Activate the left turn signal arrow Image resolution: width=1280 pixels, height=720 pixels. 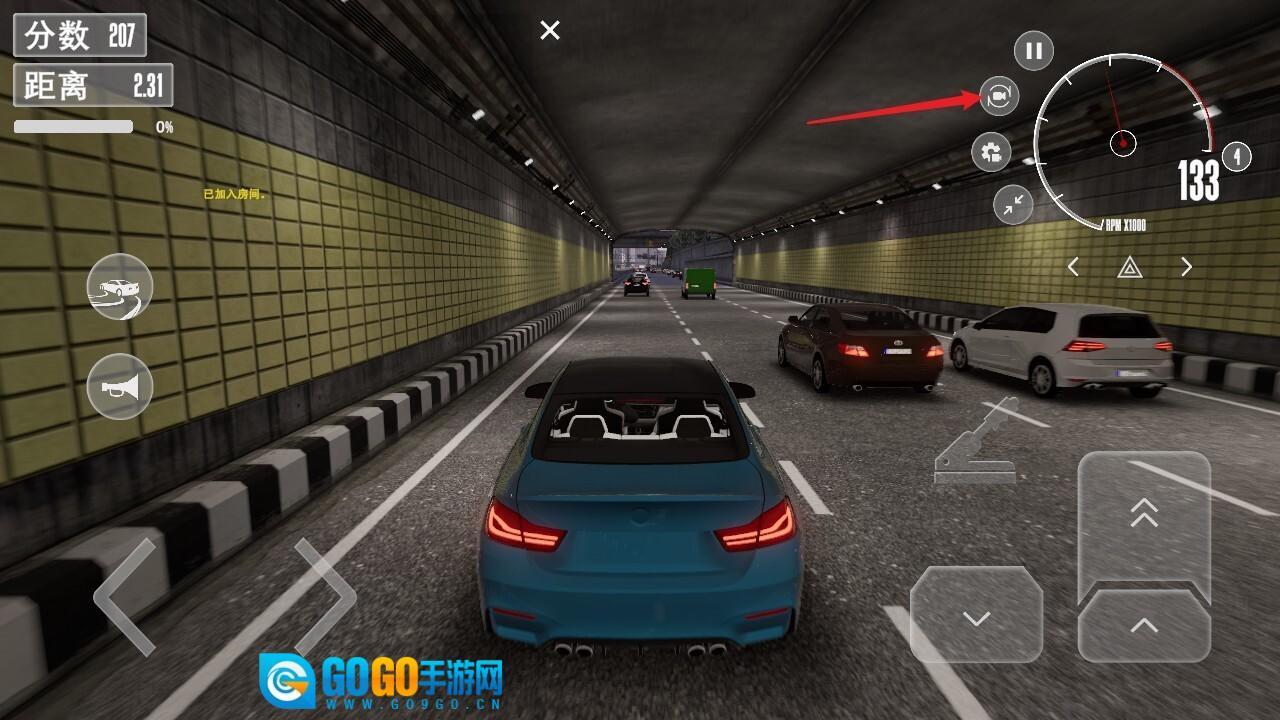click(x=1073, y=267)
